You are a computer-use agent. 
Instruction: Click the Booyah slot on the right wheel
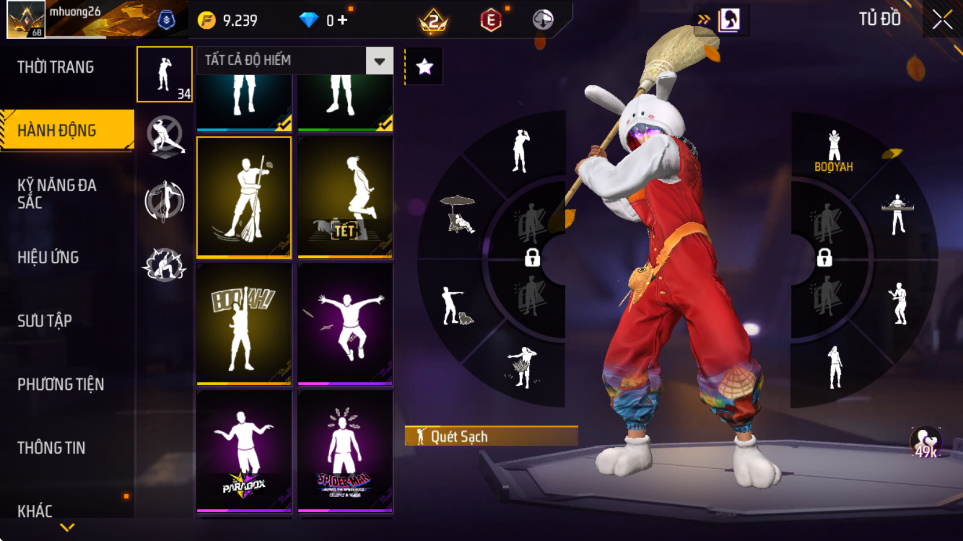pos(833,149)
